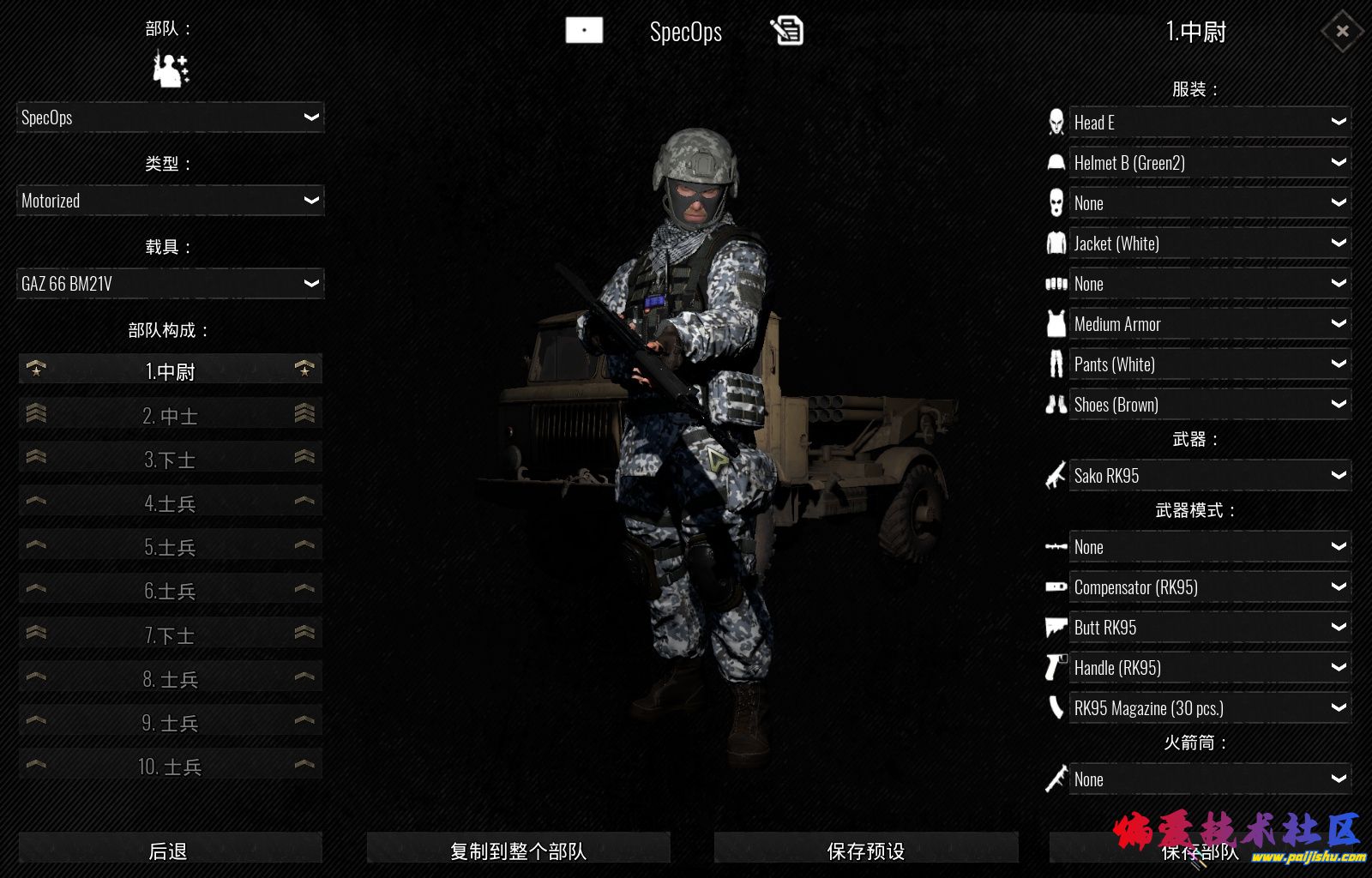
Task: Choose squad member 7.下士
Action: pos(170,635)
